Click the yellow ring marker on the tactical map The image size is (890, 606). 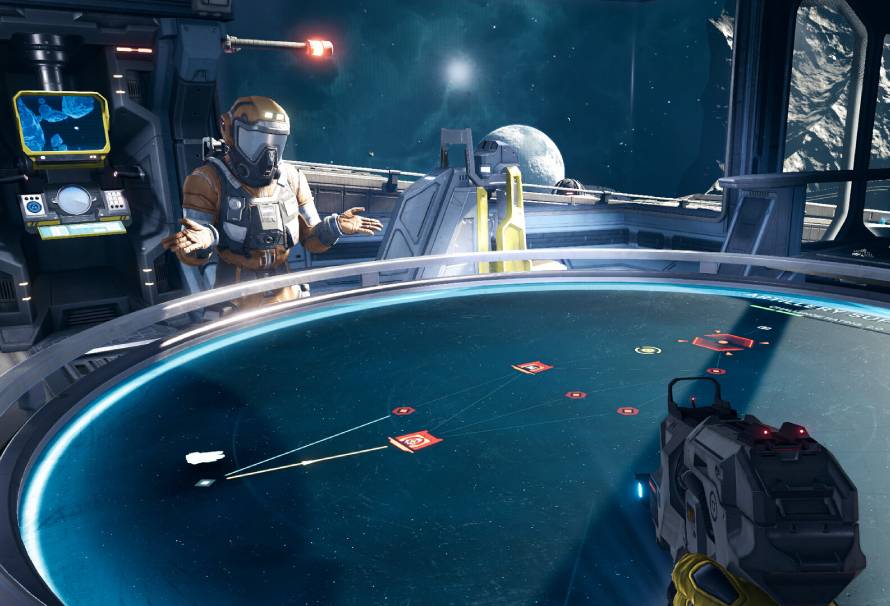(x=648, y=350)
